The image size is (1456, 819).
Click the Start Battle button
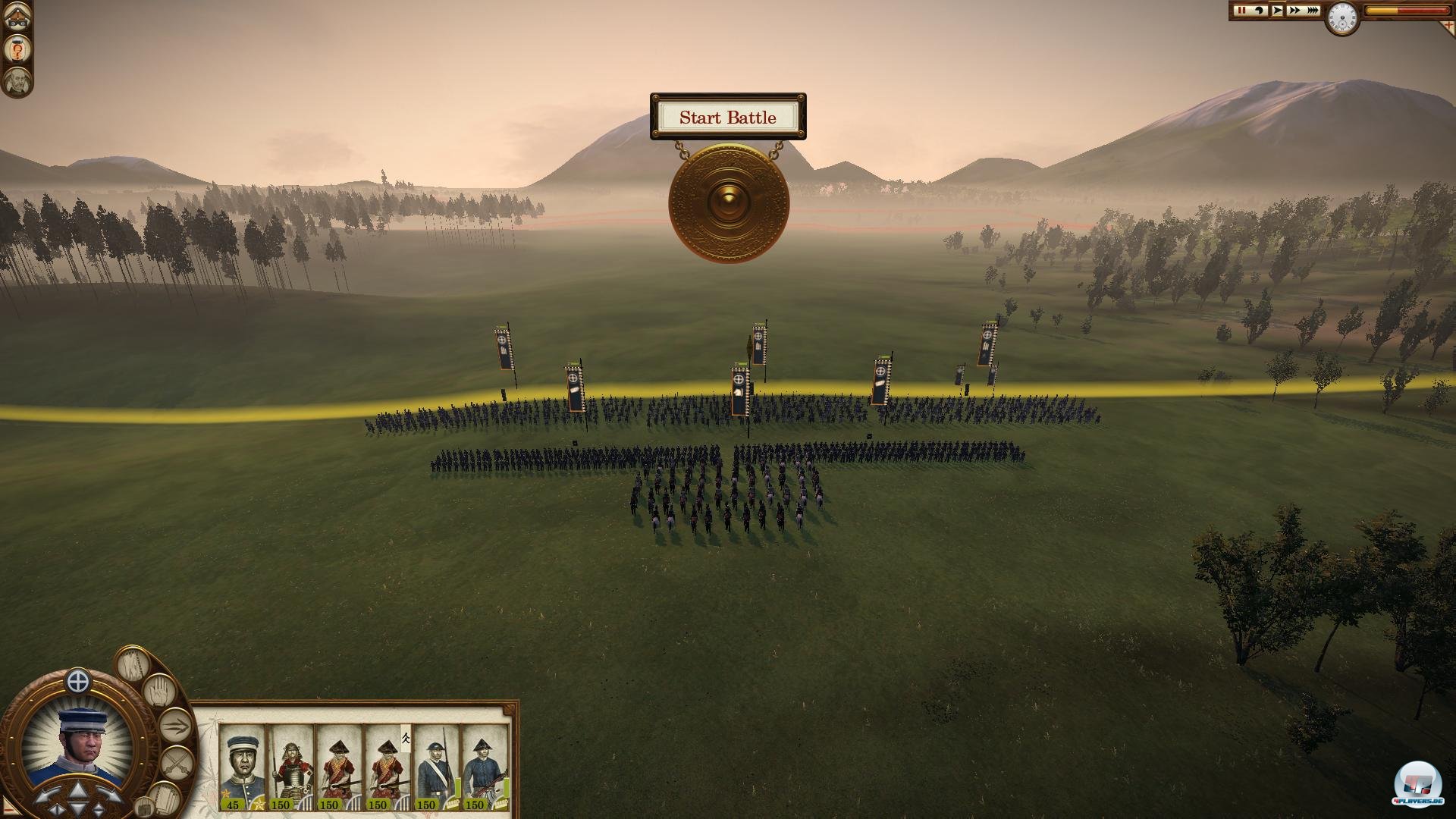727,118
